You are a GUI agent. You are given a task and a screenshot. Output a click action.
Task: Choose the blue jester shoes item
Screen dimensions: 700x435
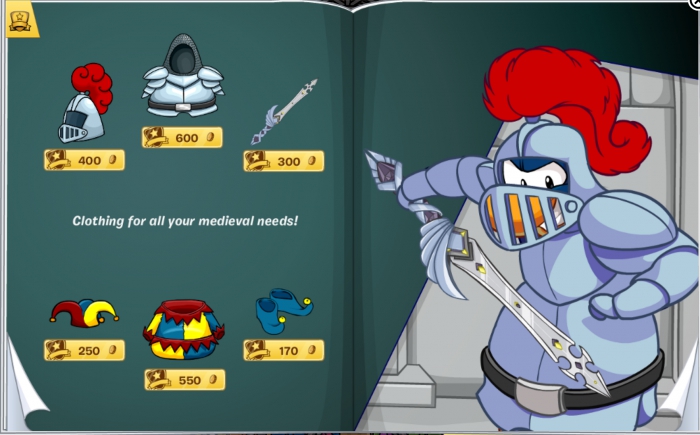284,310
